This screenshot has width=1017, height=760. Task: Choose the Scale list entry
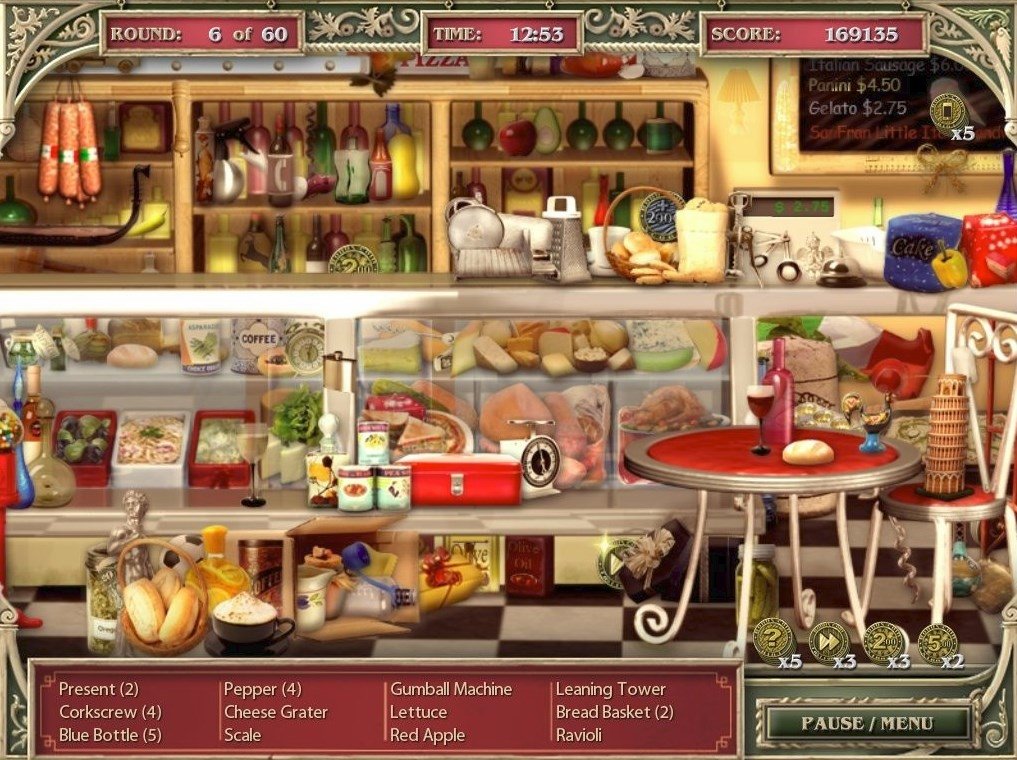(x=242, y=735)
